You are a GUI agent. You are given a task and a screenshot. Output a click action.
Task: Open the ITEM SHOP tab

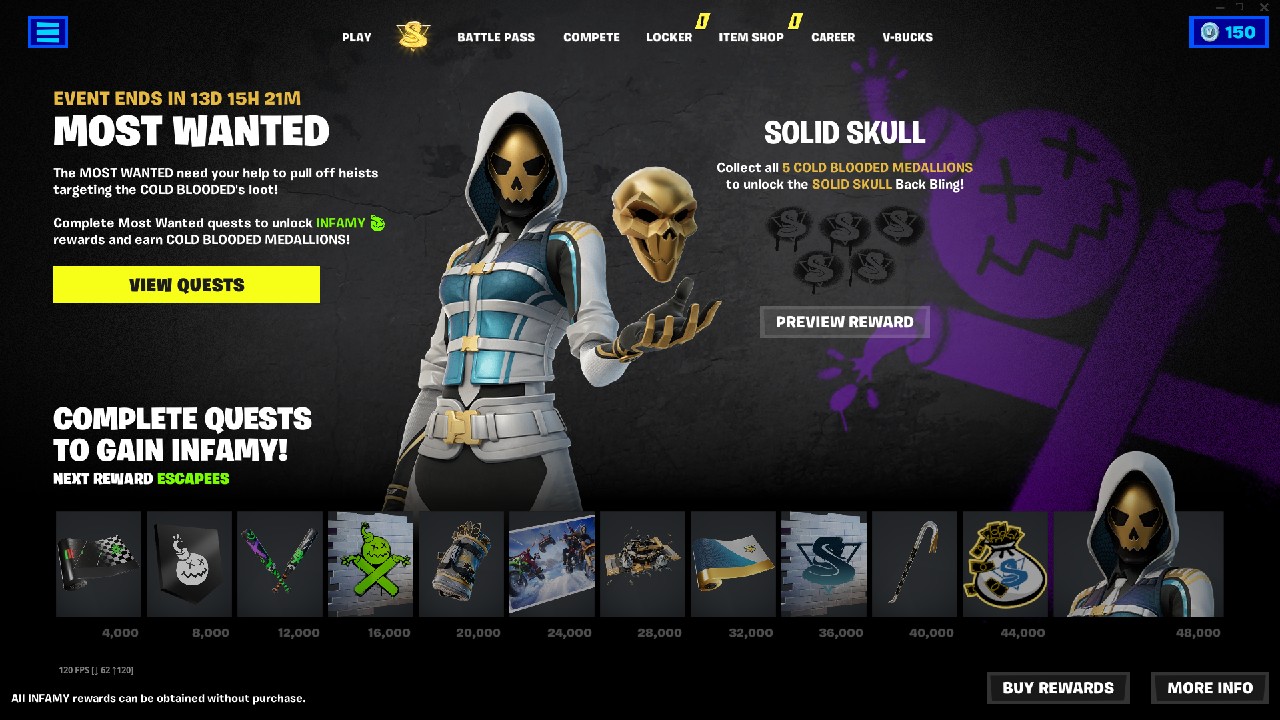pyautogui.click(x=751, y=37)
